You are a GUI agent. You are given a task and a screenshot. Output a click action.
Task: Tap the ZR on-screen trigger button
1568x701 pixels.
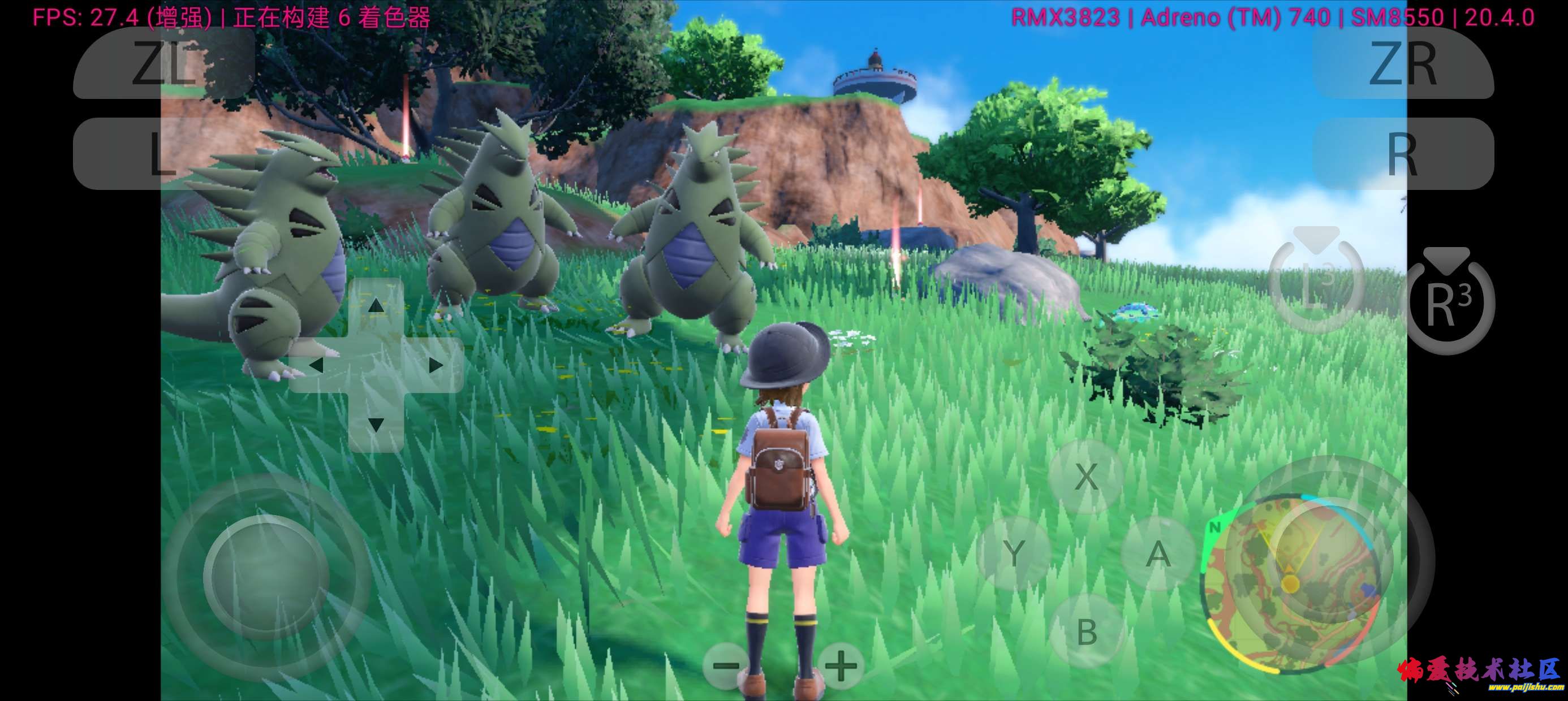tap(1402, 63)
